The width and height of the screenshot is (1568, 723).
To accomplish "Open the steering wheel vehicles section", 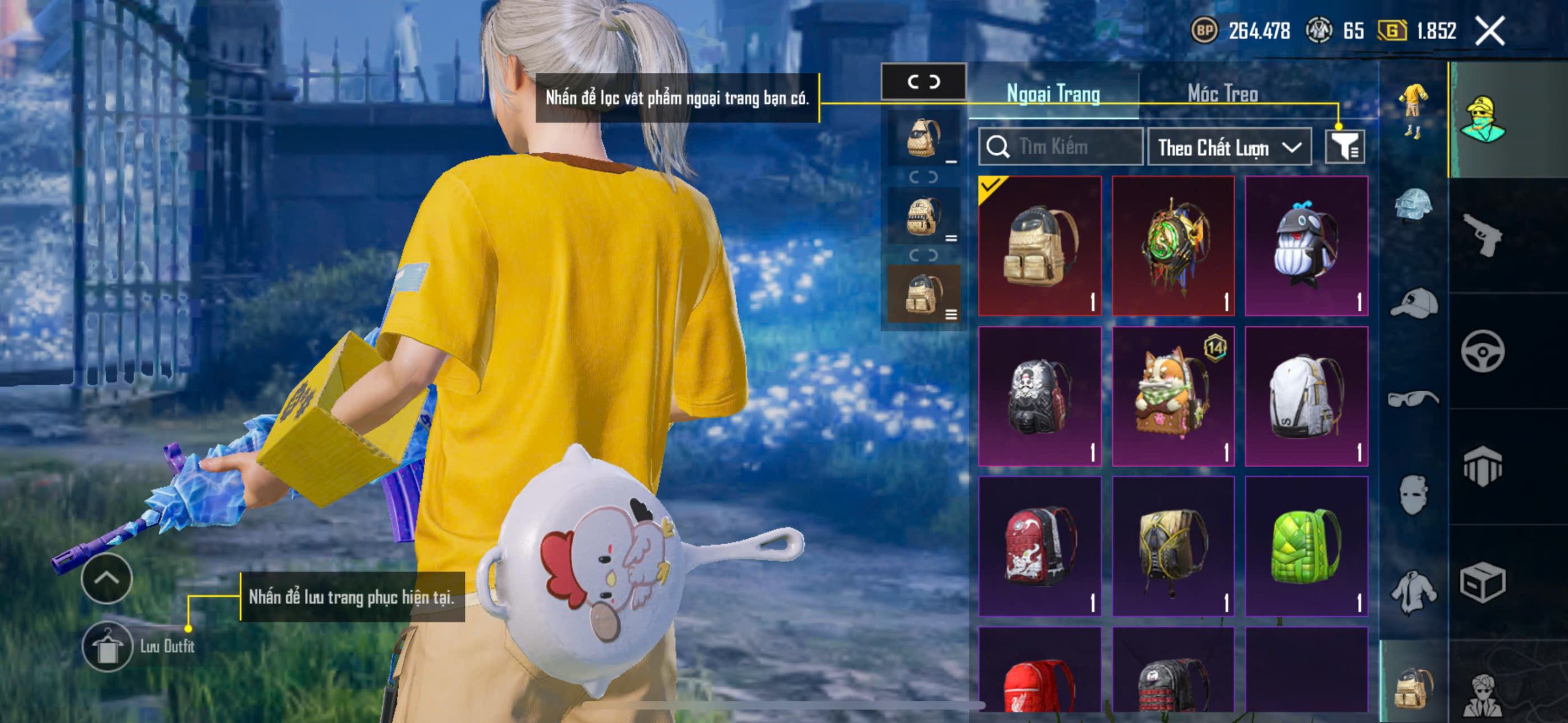I will tap(1482, 351).
